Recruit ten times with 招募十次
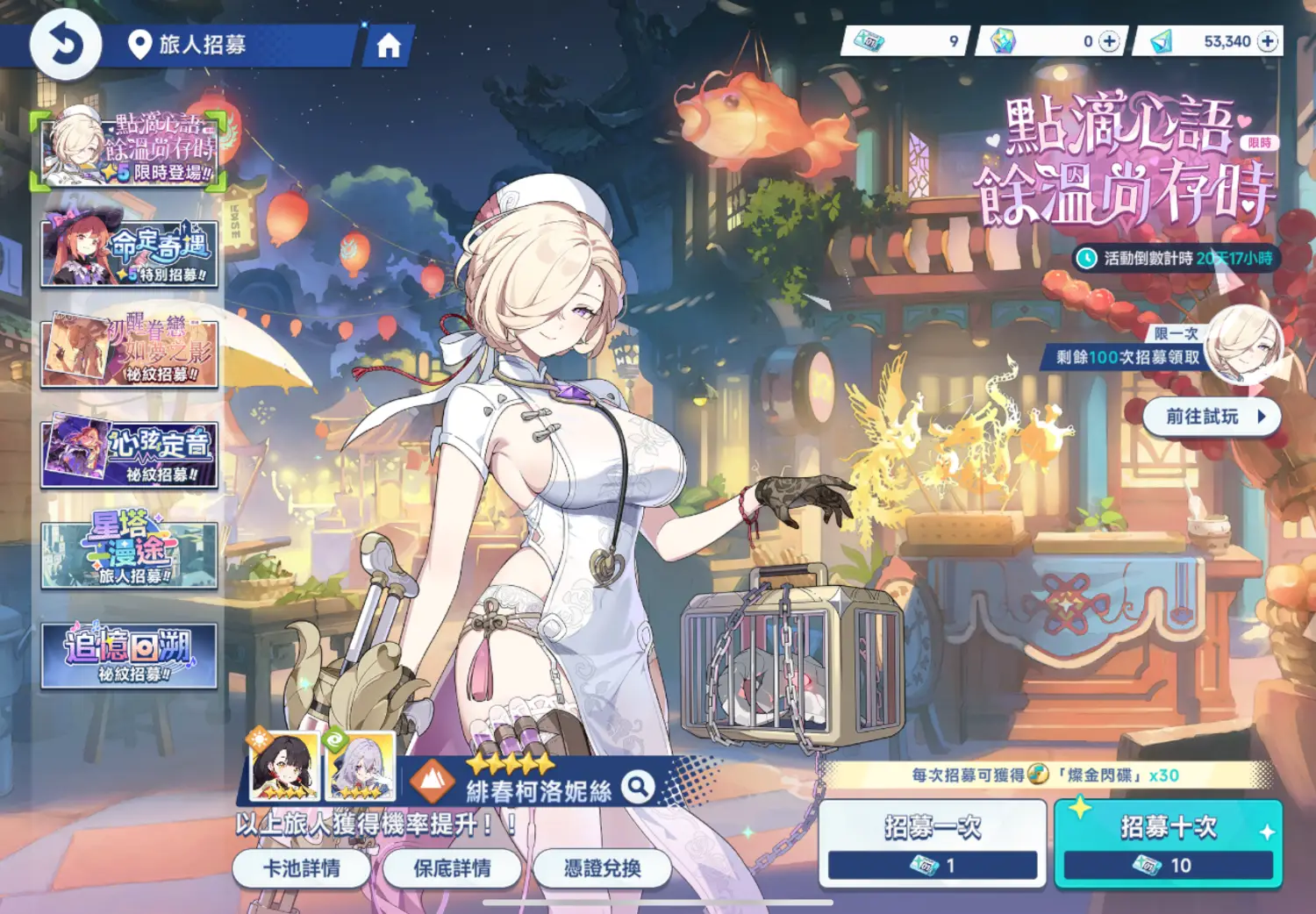 (1168, 843)
